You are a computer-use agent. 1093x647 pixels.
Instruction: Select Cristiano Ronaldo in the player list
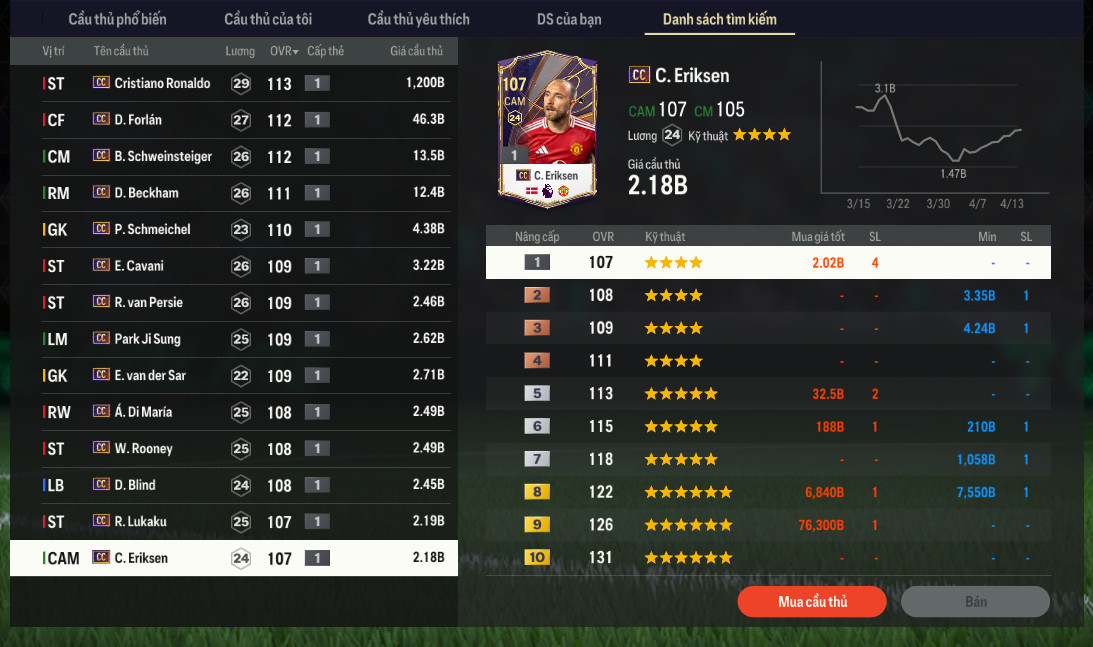pyautogui.click(x=162, y=83)
